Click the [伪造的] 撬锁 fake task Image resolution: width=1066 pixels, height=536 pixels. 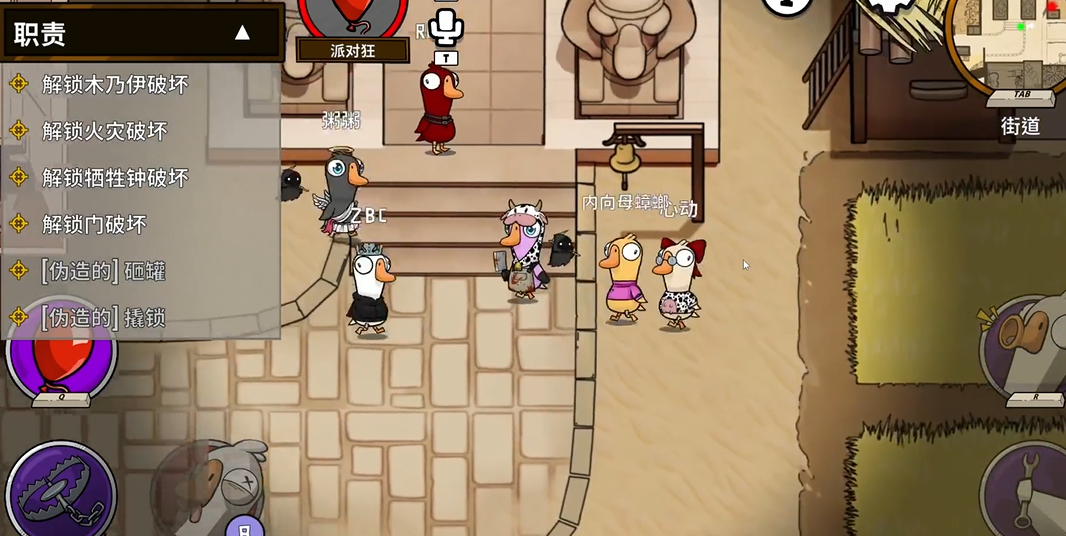(x=103, y=318)
